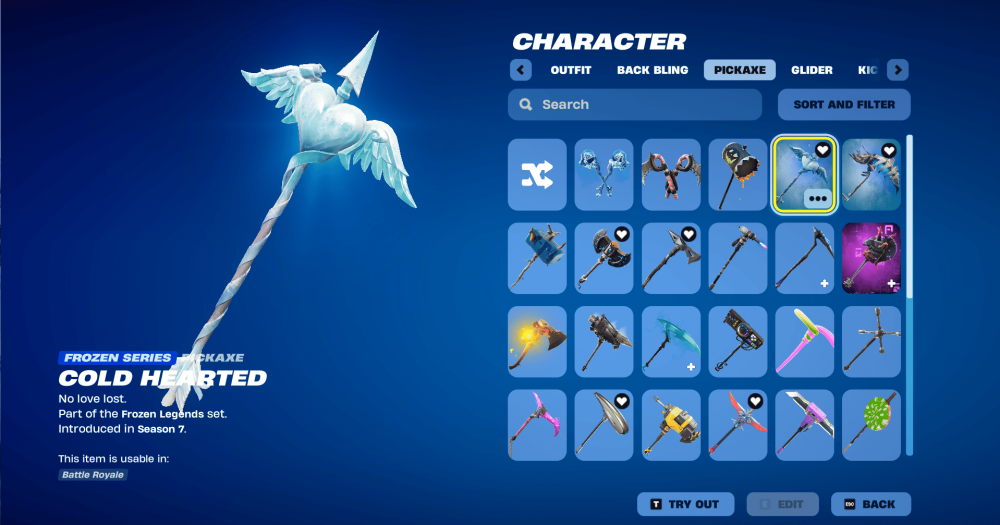Choose the yellow bucket-head pickaxe with dripping paint
Screen dimensions: 1000x525
pyautogui.click(x=738, y=175)
